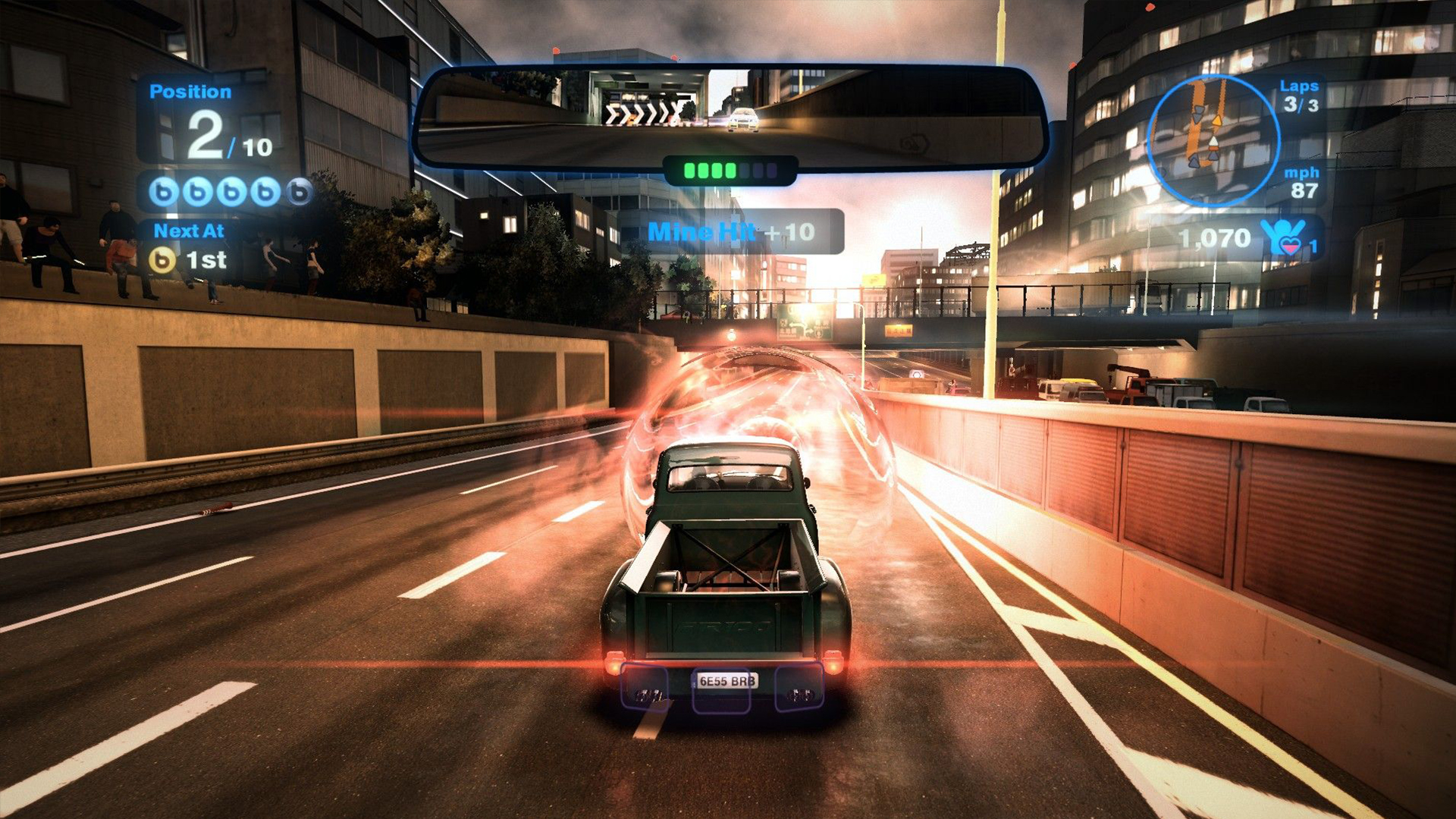
Task: Select the orange opponent arrow on minimap
Action: point(1217,121)
